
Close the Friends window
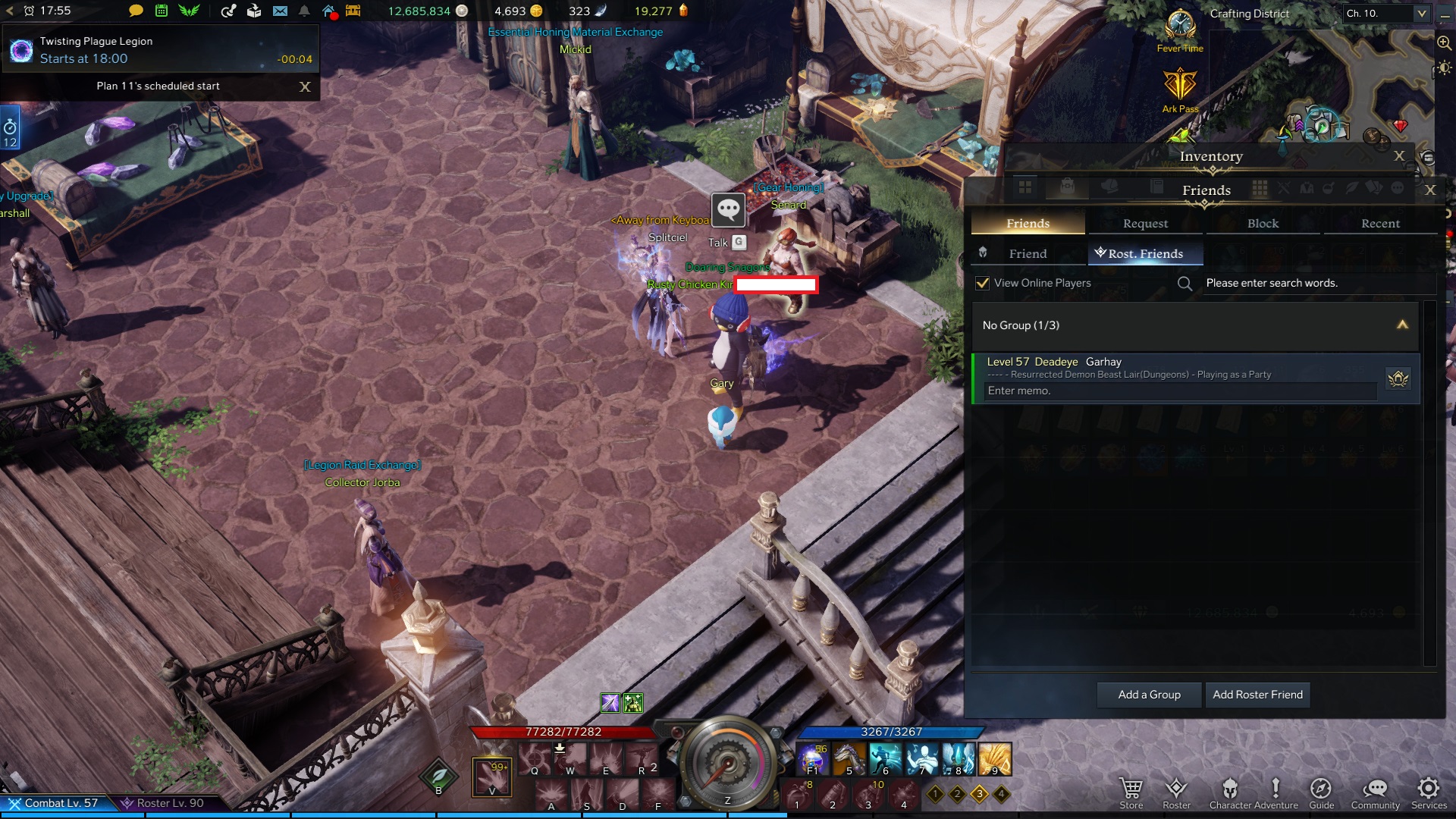1430,190
